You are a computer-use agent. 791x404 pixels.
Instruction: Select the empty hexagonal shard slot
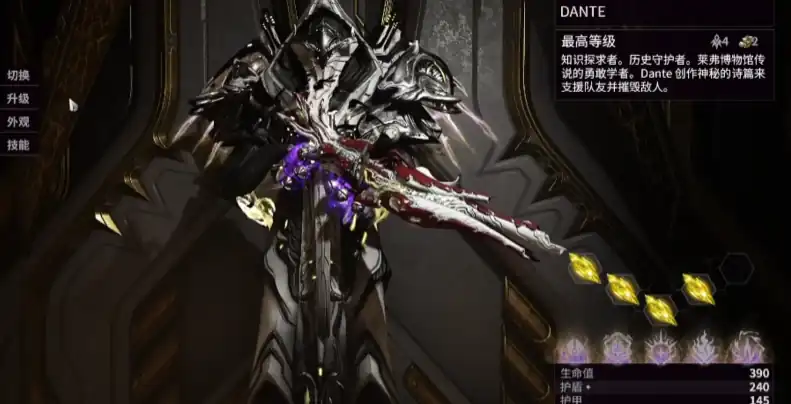click(736, 268)
